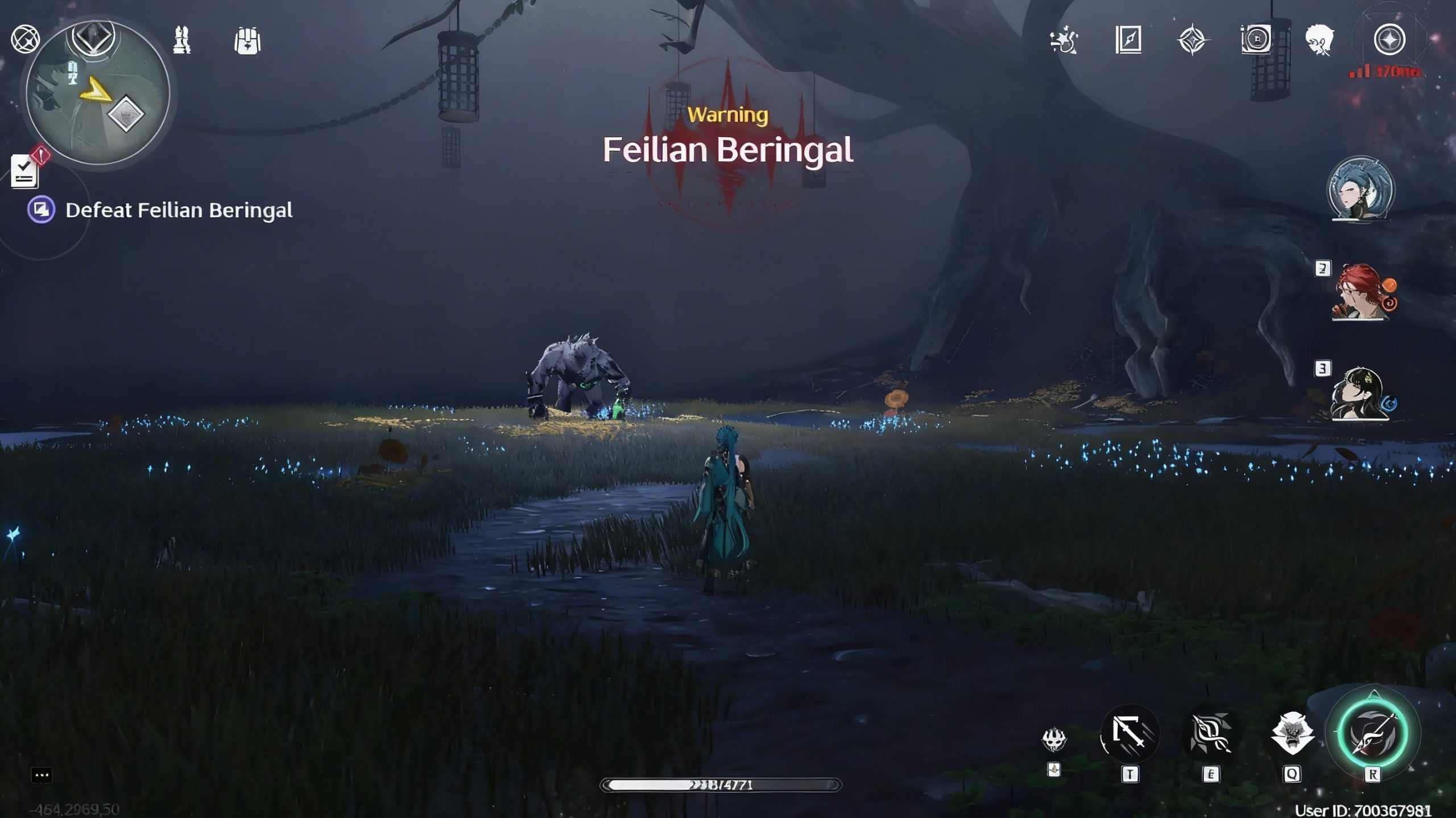Screen dimensions: 1456x818
Task: Use the skull mask utility icon
Action: click(1054, 739)
